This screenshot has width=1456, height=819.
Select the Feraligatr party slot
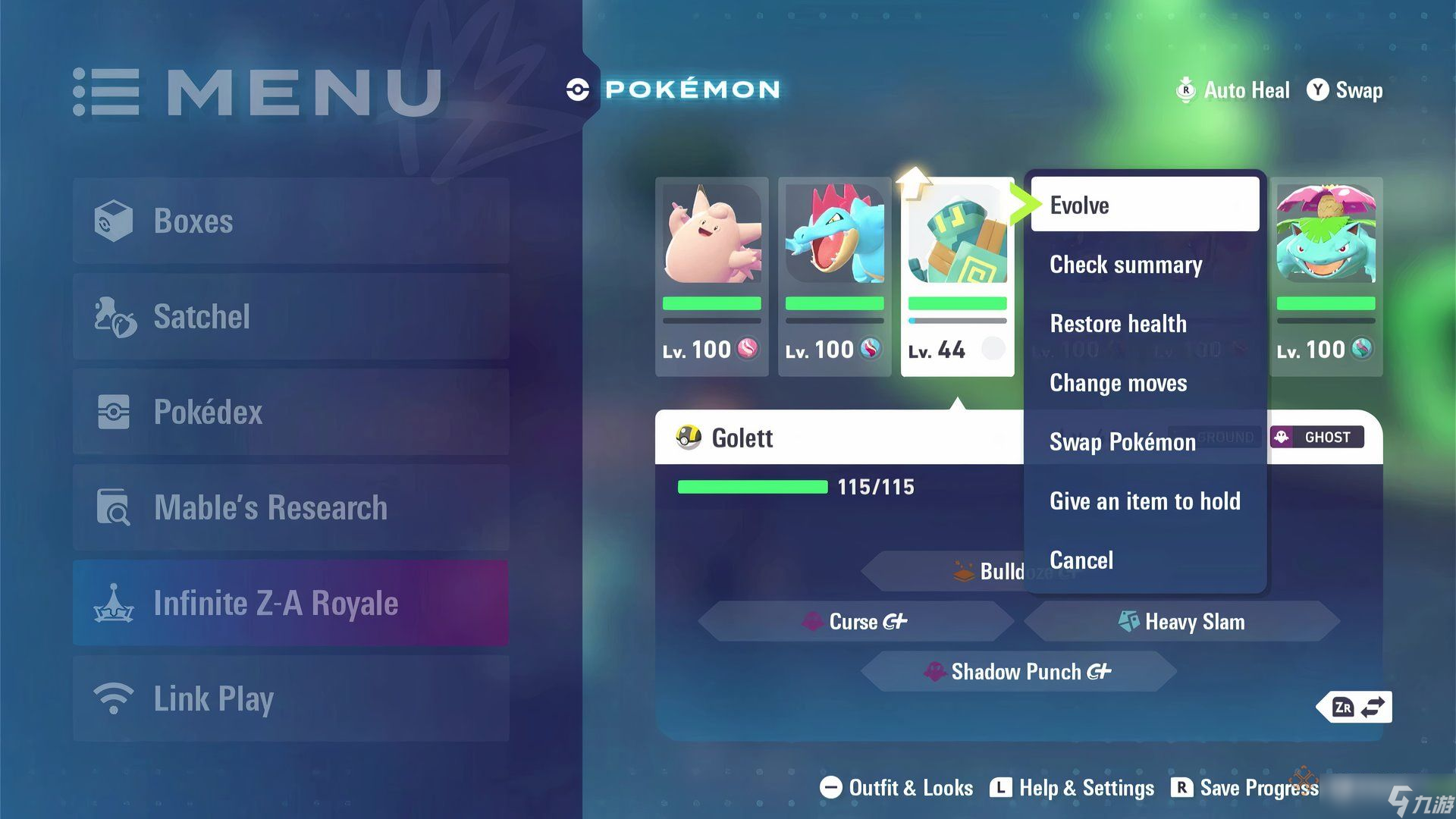[x=834, y=277]
